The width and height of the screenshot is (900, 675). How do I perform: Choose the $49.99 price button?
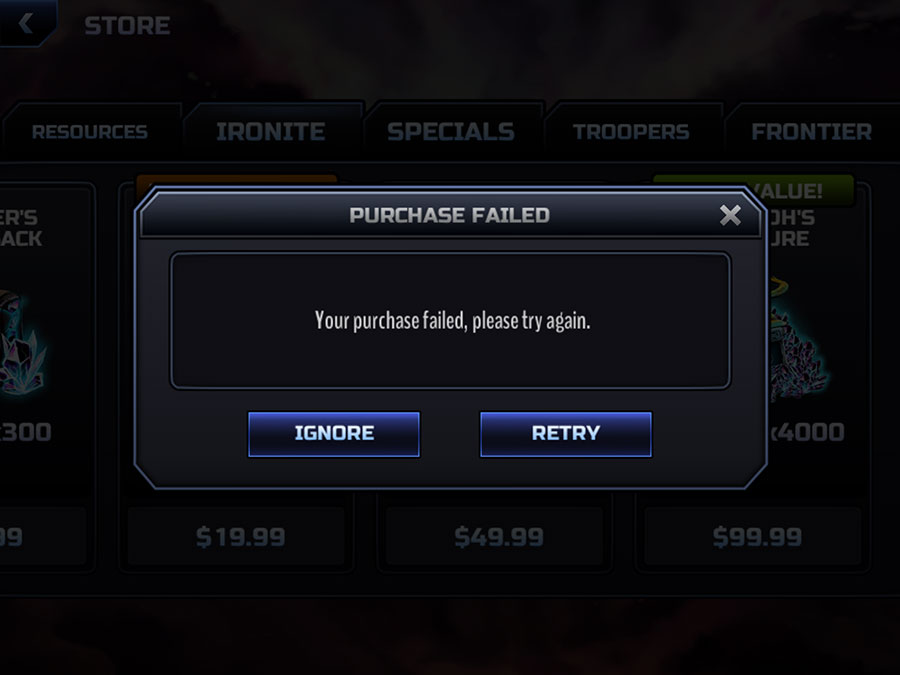(x=498, y=537)
